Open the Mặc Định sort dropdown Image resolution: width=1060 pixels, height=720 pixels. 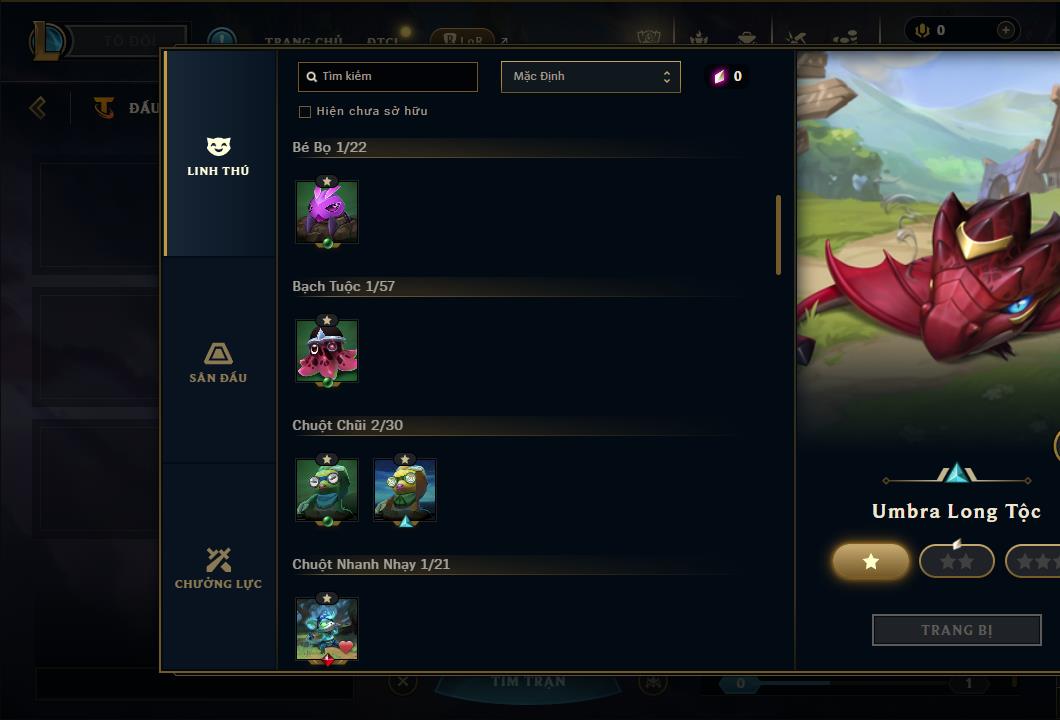pyautogui.click(x=590, y=77)
